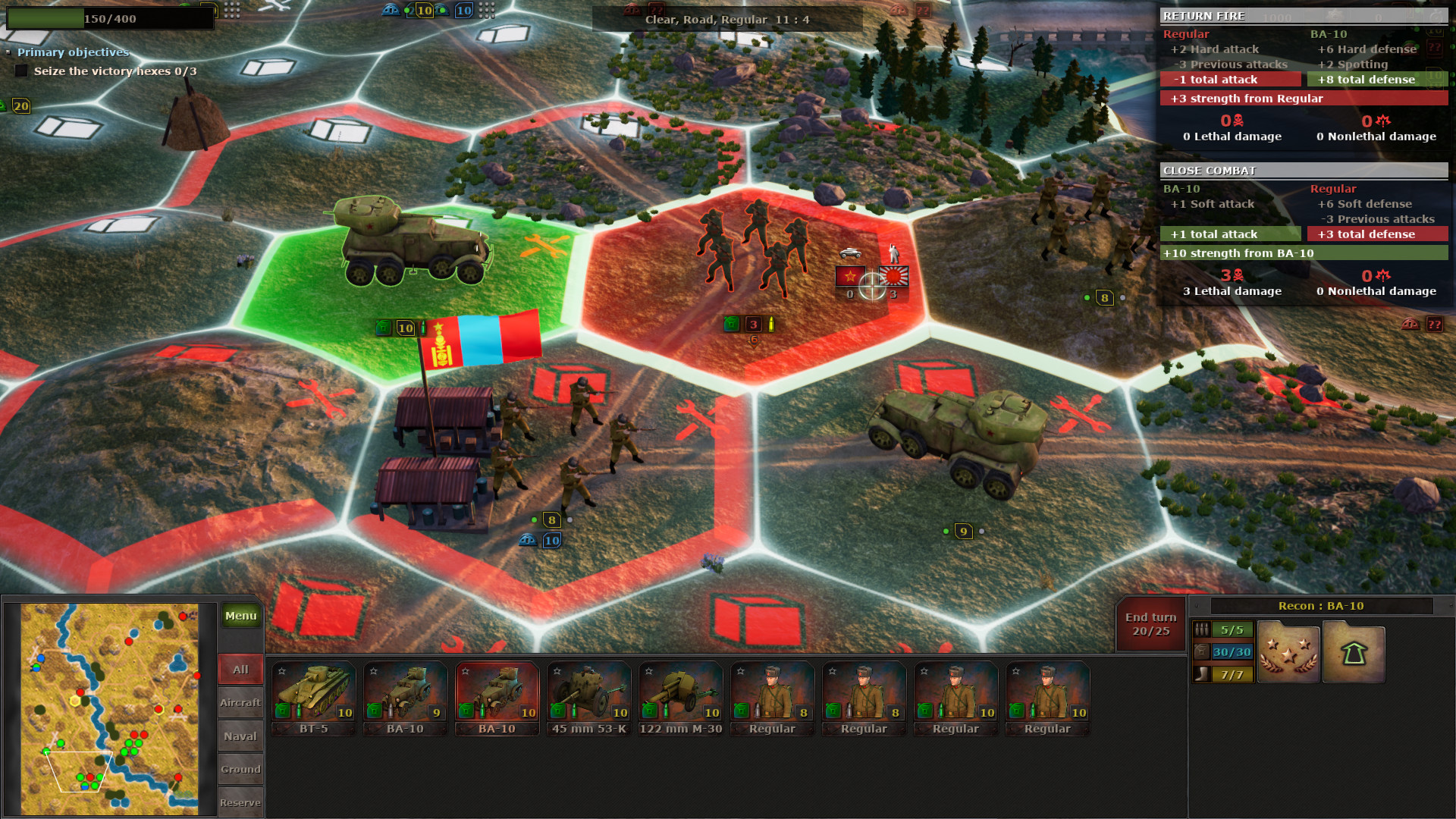Toggle the star on the 45 mm 53-K card
This screenshot has width=1456, height=819.
(x=557, y=670)
